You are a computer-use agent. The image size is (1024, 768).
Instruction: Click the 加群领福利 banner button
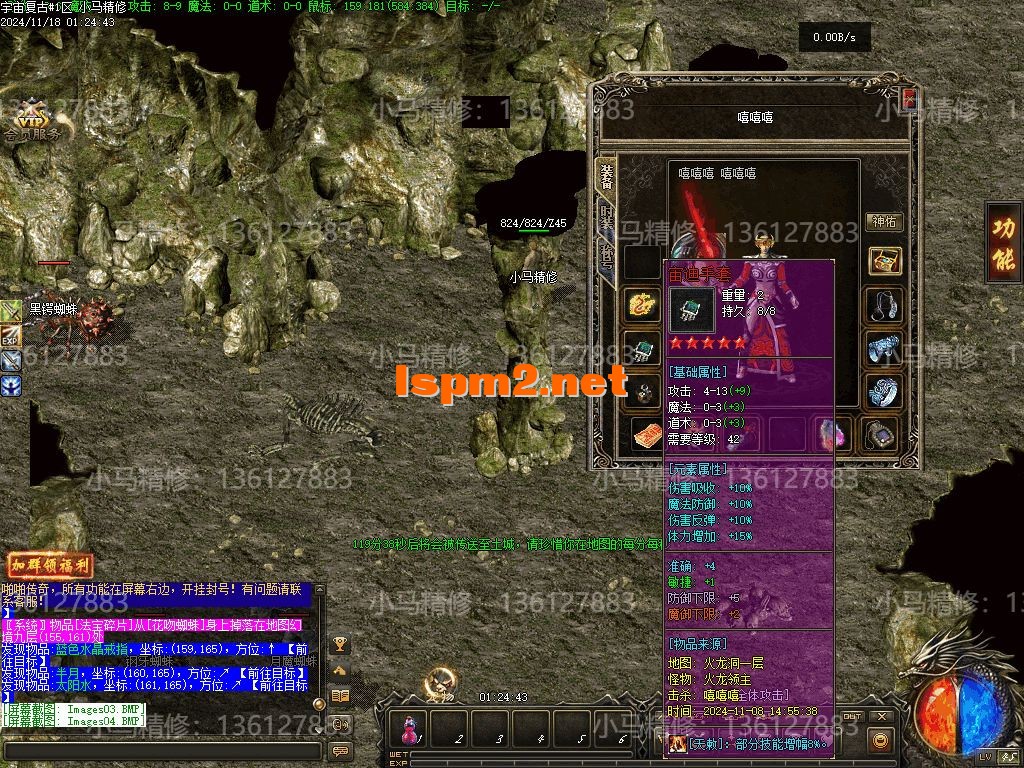point(50,565)
